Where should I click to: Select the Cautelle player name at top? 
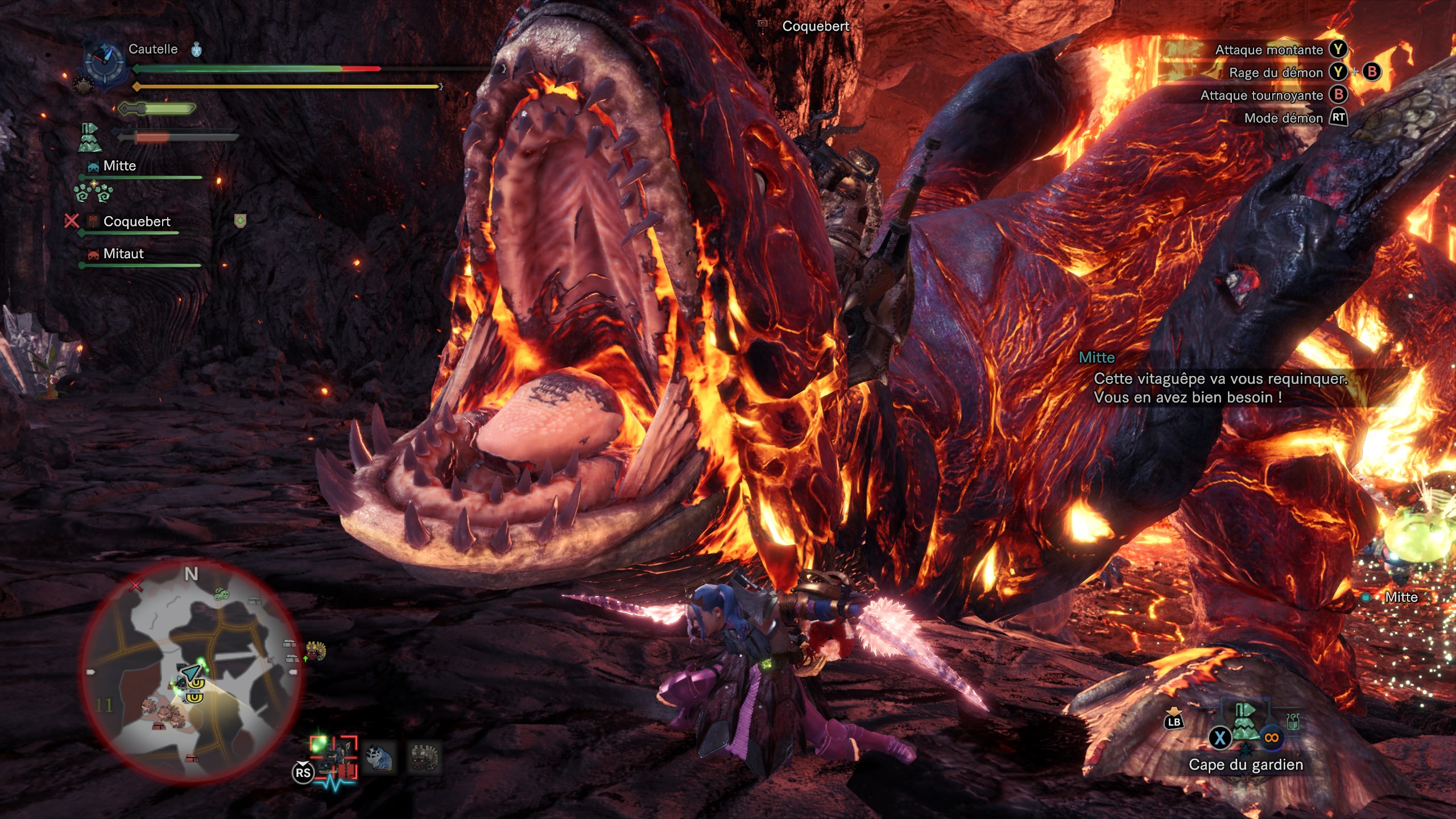tap(153, 49)
